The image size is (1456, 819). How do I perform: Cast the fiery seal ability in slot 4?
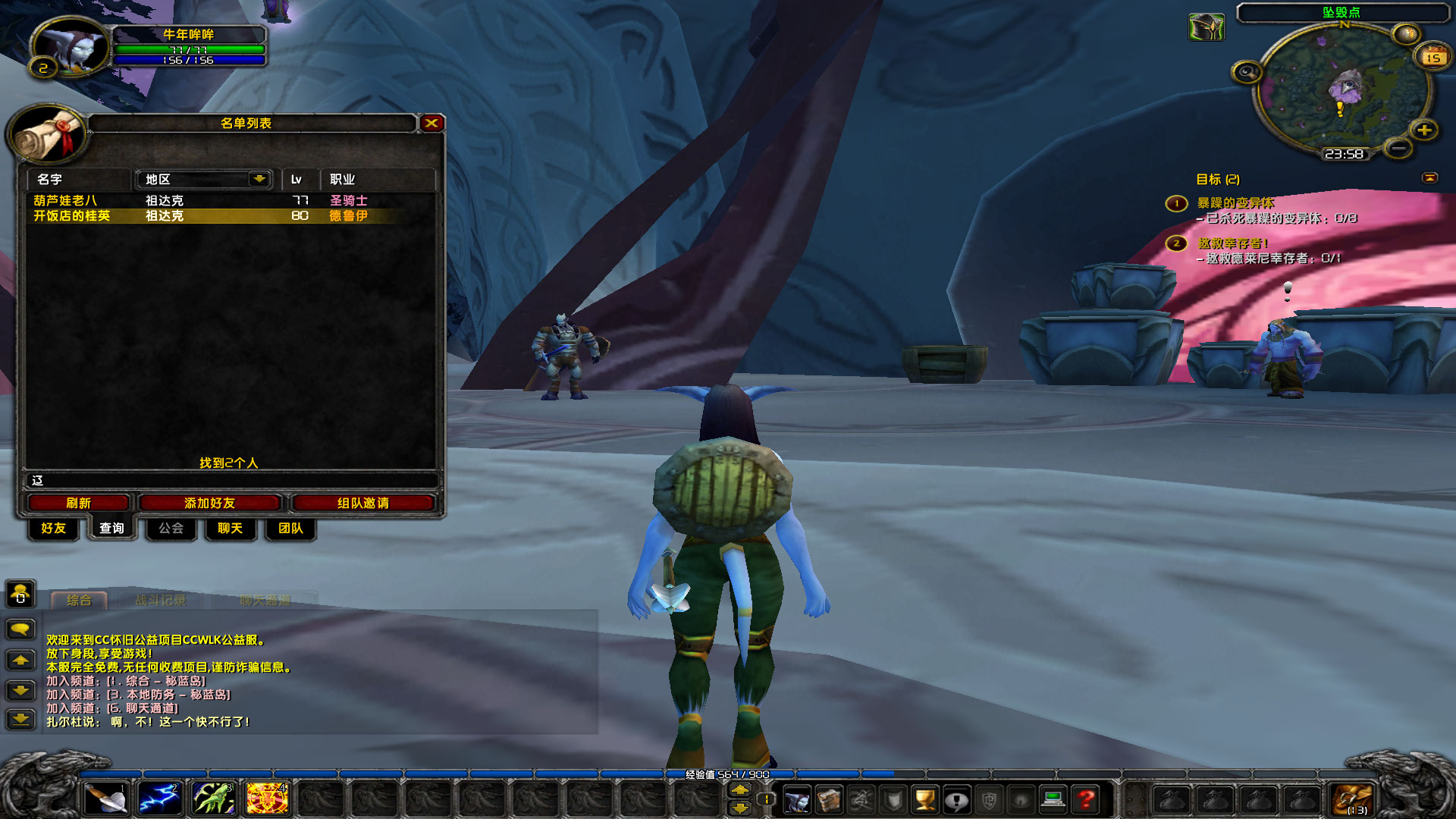coord(266,798)
